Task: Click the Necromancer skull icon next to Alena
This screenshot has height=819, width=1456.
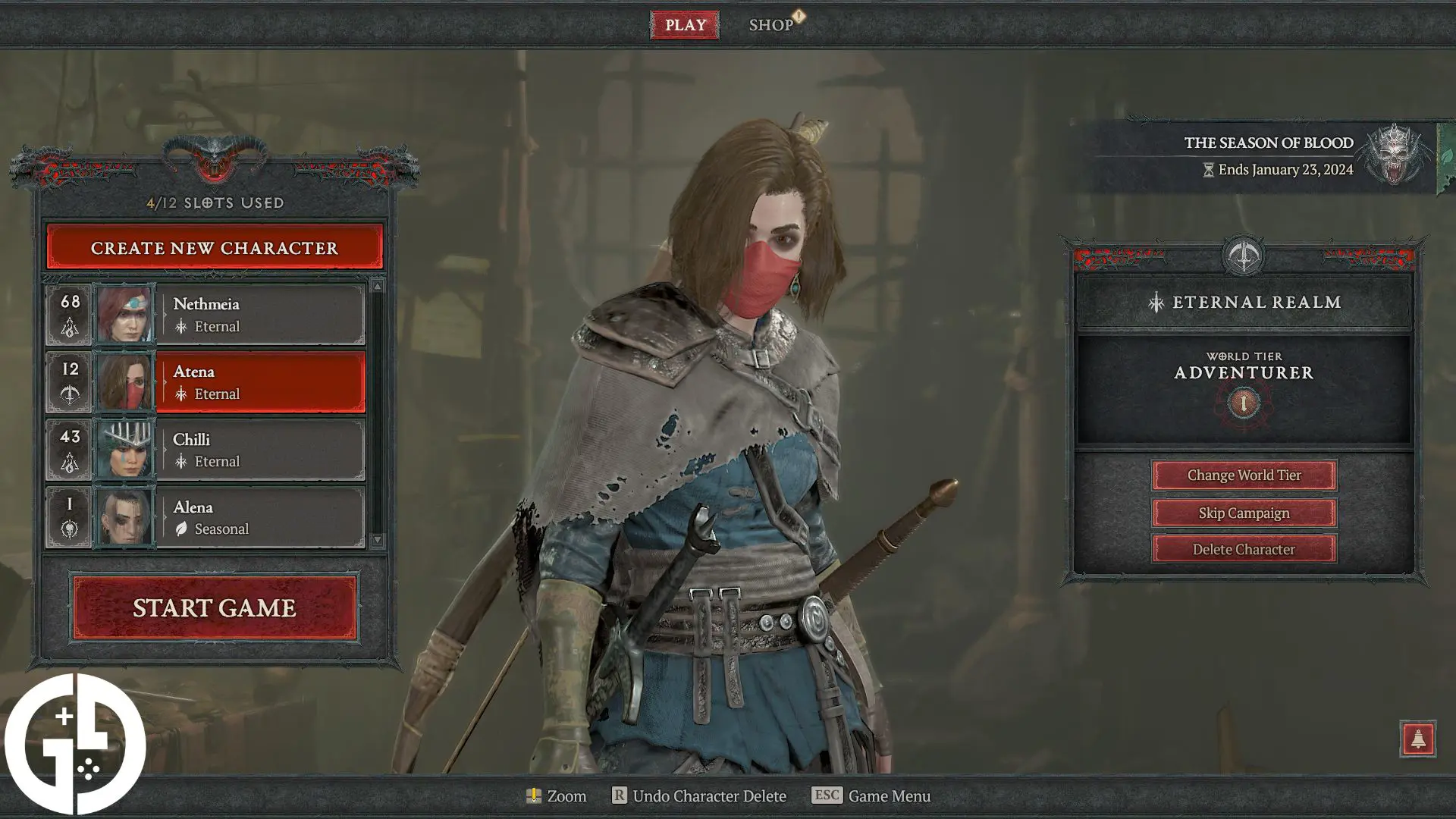Action: point(69,528)
